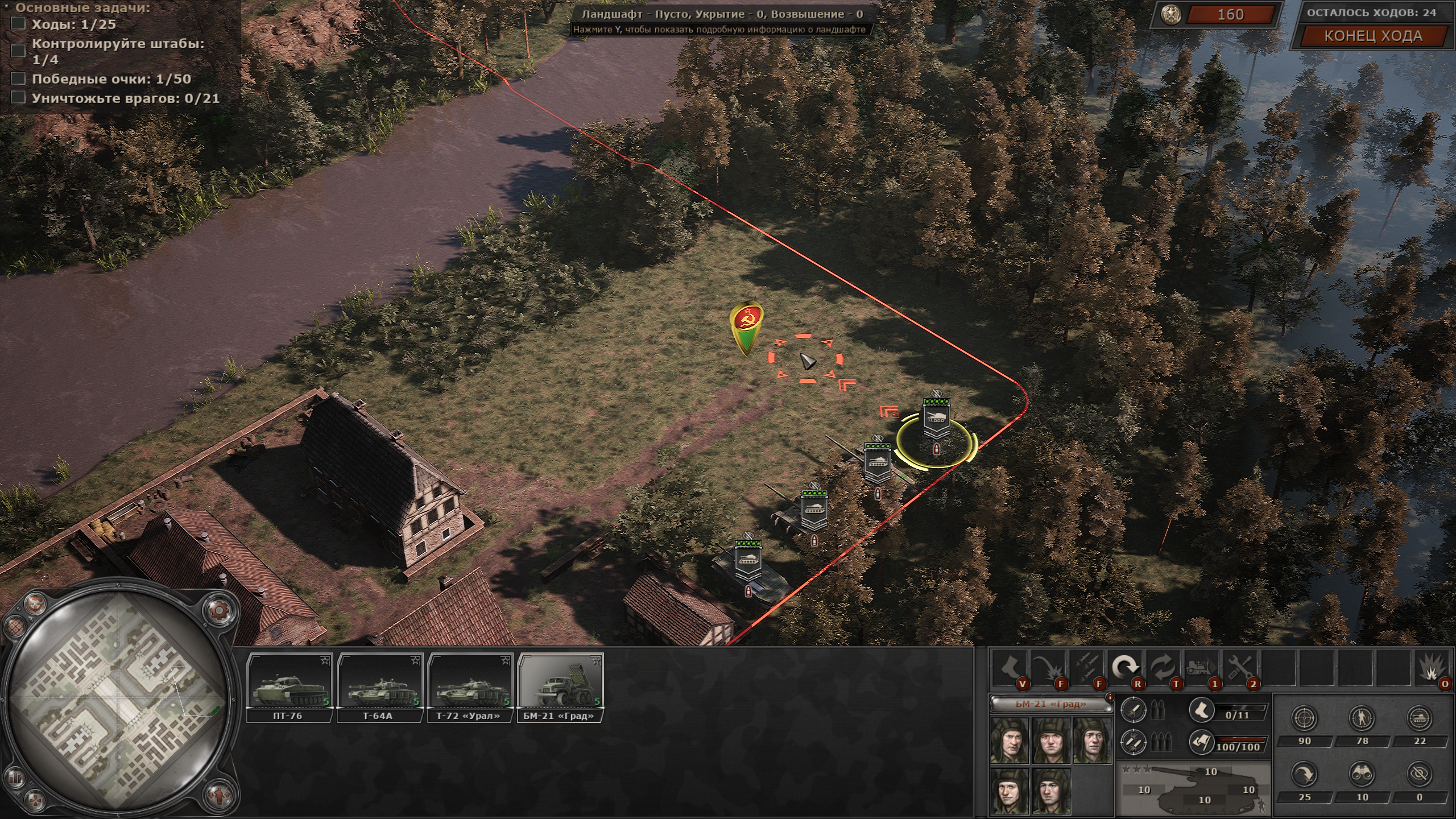Select the ПТ-76 unit card
Screen dimensions: 1456x819
(290, 687)
